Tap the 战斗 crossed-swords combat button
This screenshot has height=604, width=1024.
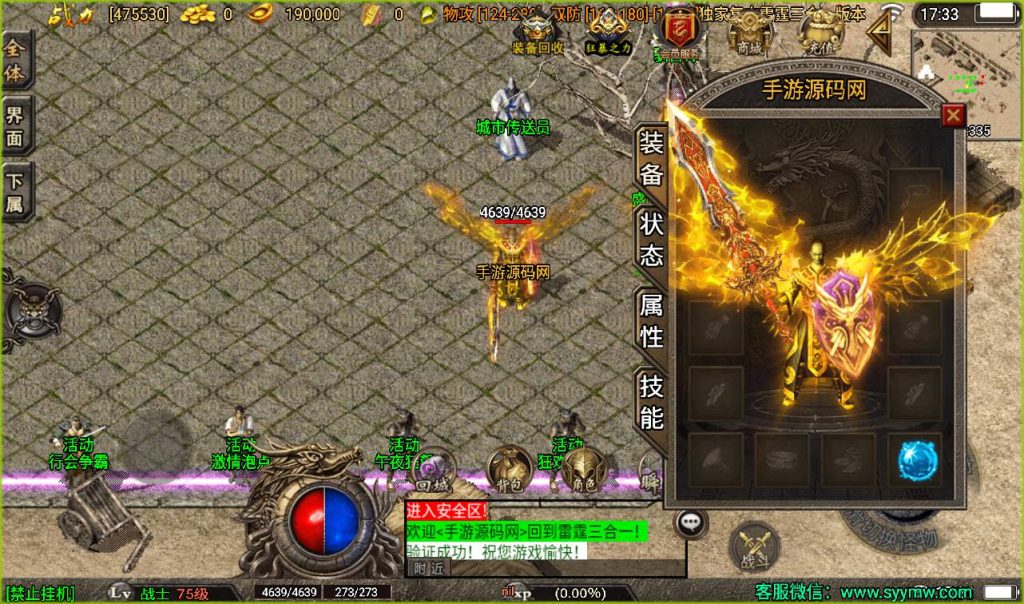754,549
